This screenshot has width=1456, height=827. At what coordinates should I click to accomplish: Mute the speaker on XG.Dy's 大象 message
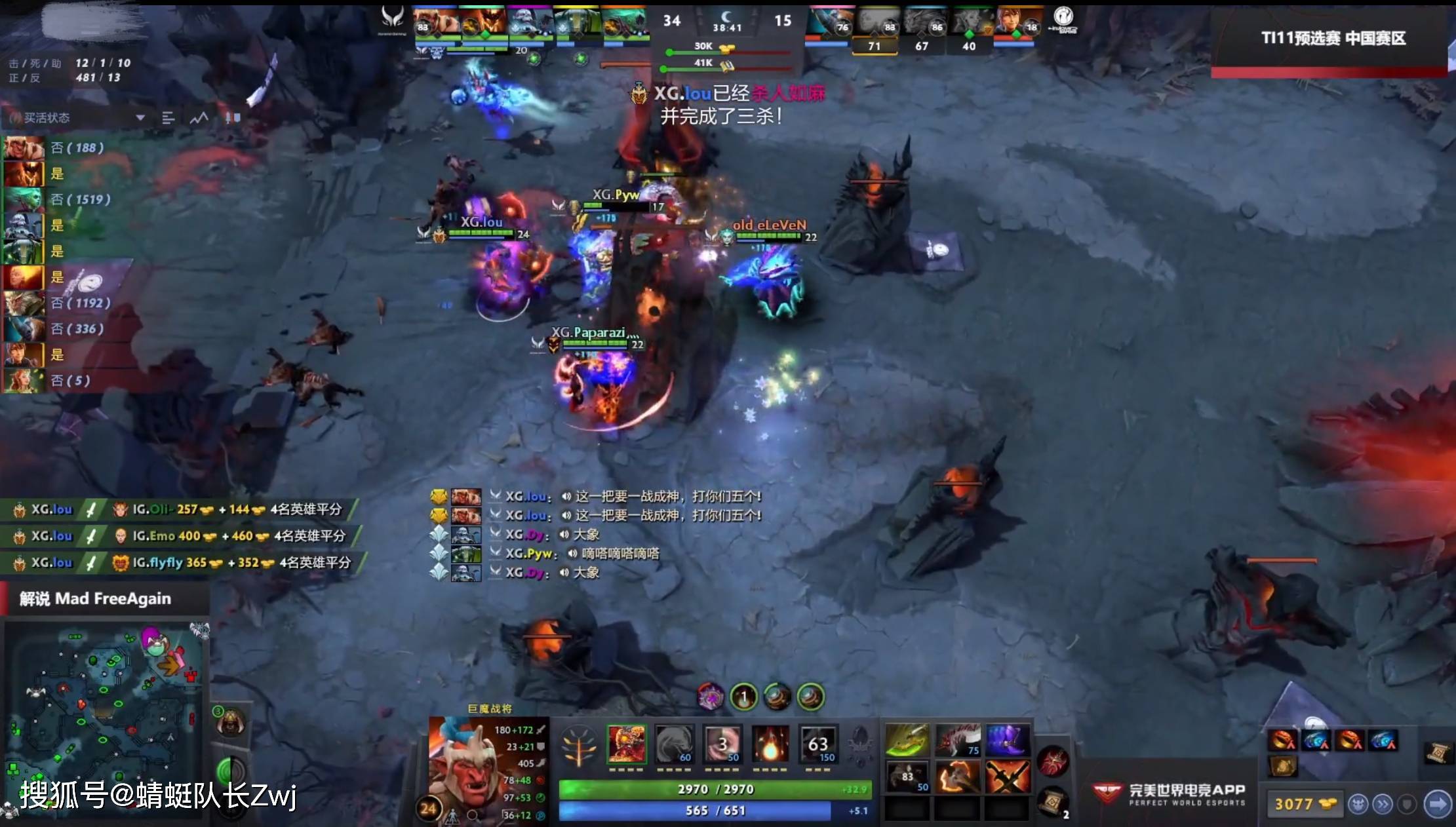[x=564, y=535]
